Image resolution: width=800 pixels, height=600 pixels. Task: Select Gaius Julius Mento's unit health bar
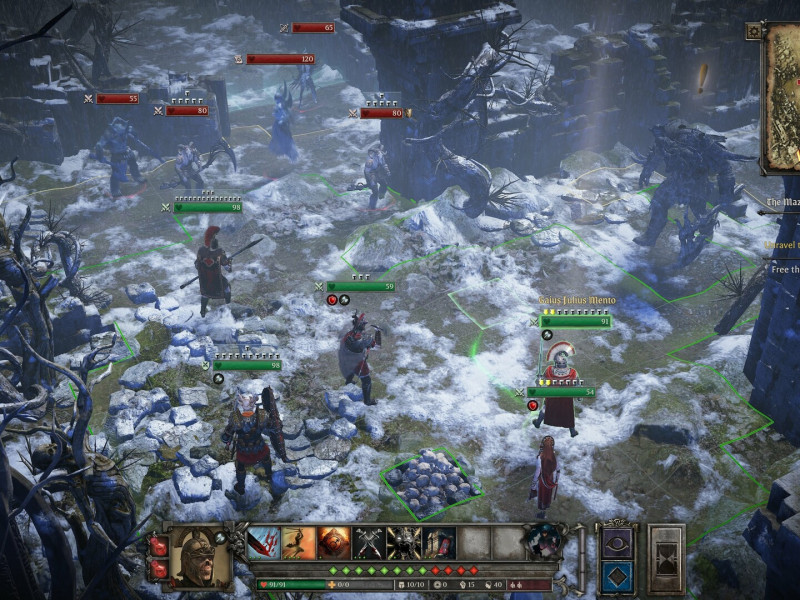click(574, 321)
